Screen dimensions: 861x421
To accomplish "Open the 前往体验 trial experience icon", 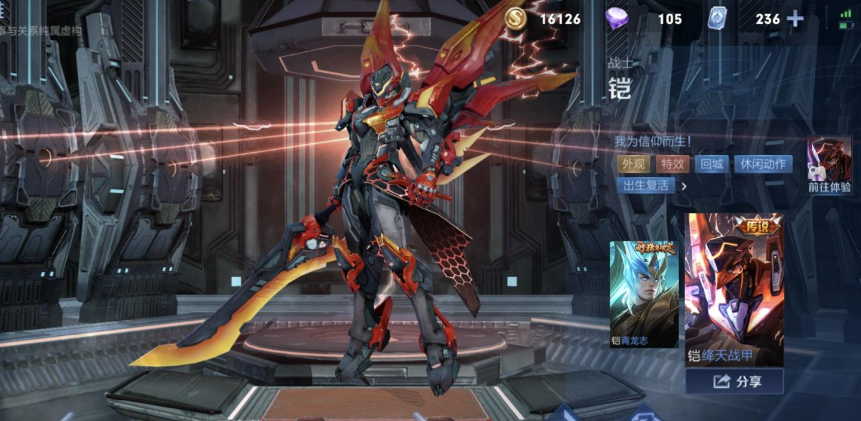I will tap(829, 166).
